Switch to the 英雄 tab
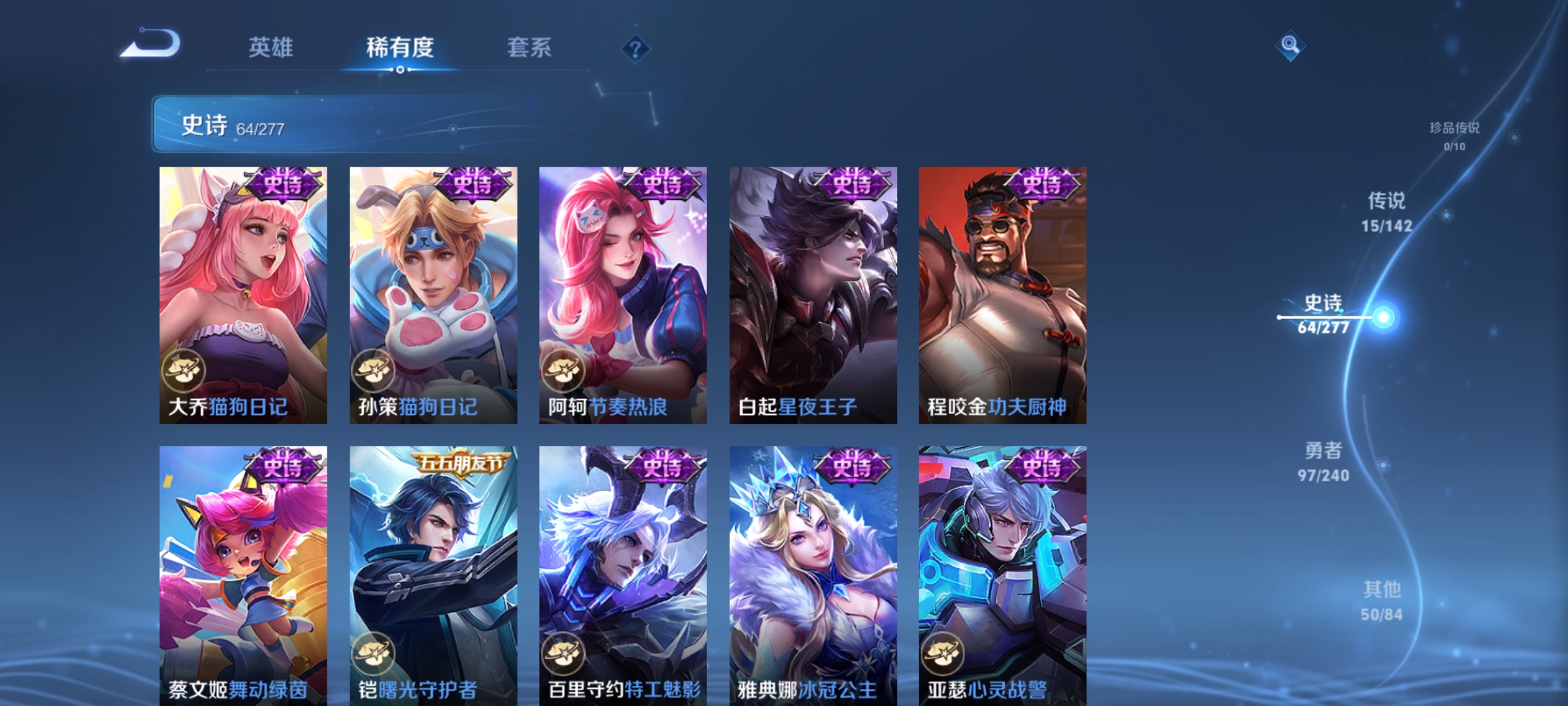The width and height of the screenshot is (1568, 706). click(271, 47)
